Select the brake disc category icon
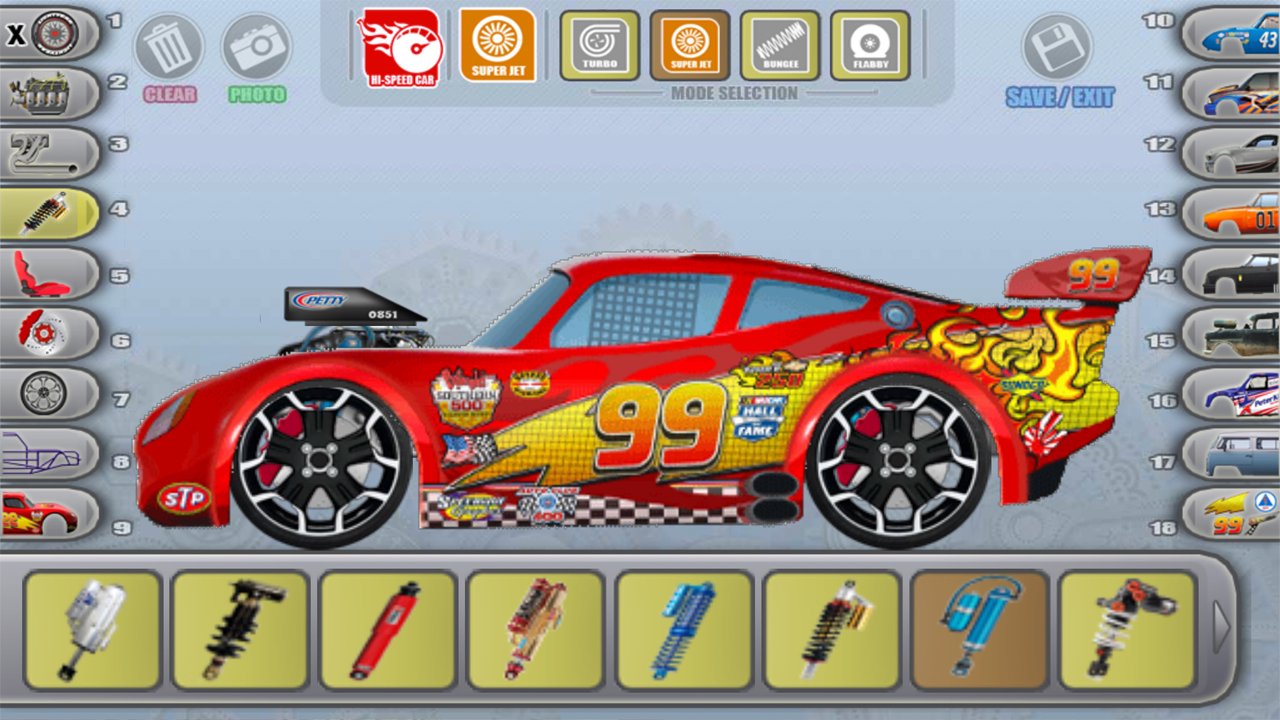Image resolution: width=1280 pixels, height=720 pixels. tap(45, 333)
